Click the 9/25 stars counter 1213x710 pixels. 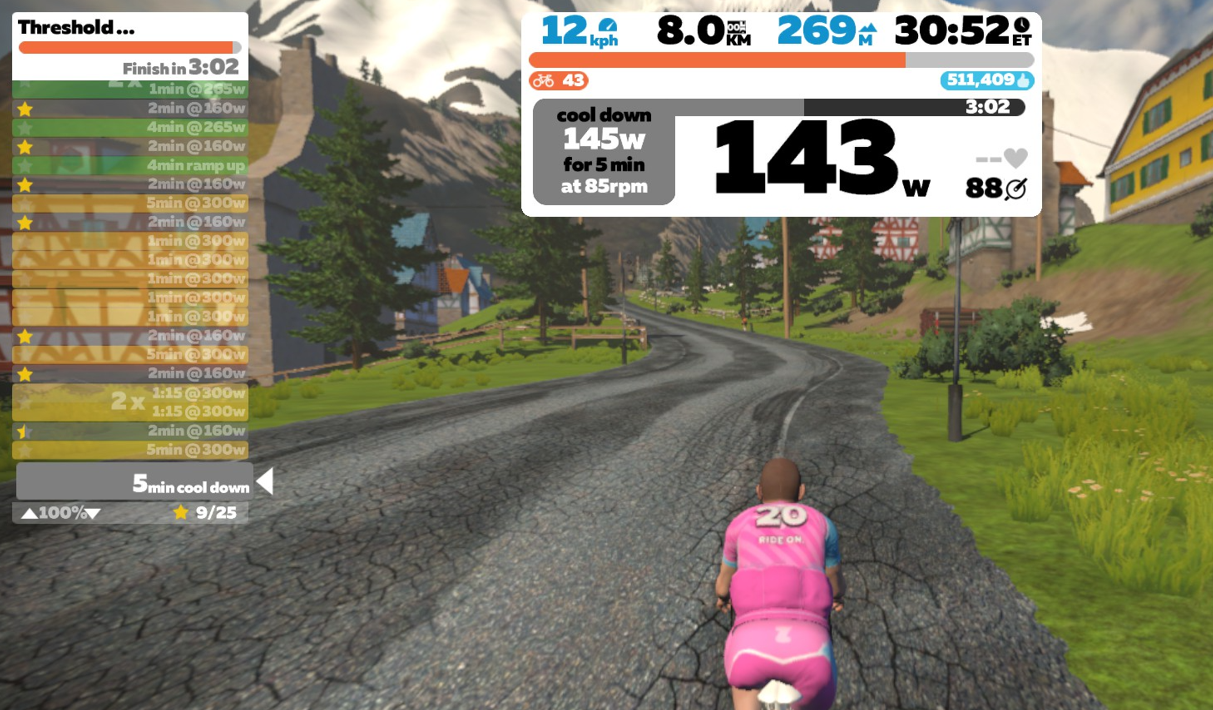pyautogui.click(x=206, y=513)
